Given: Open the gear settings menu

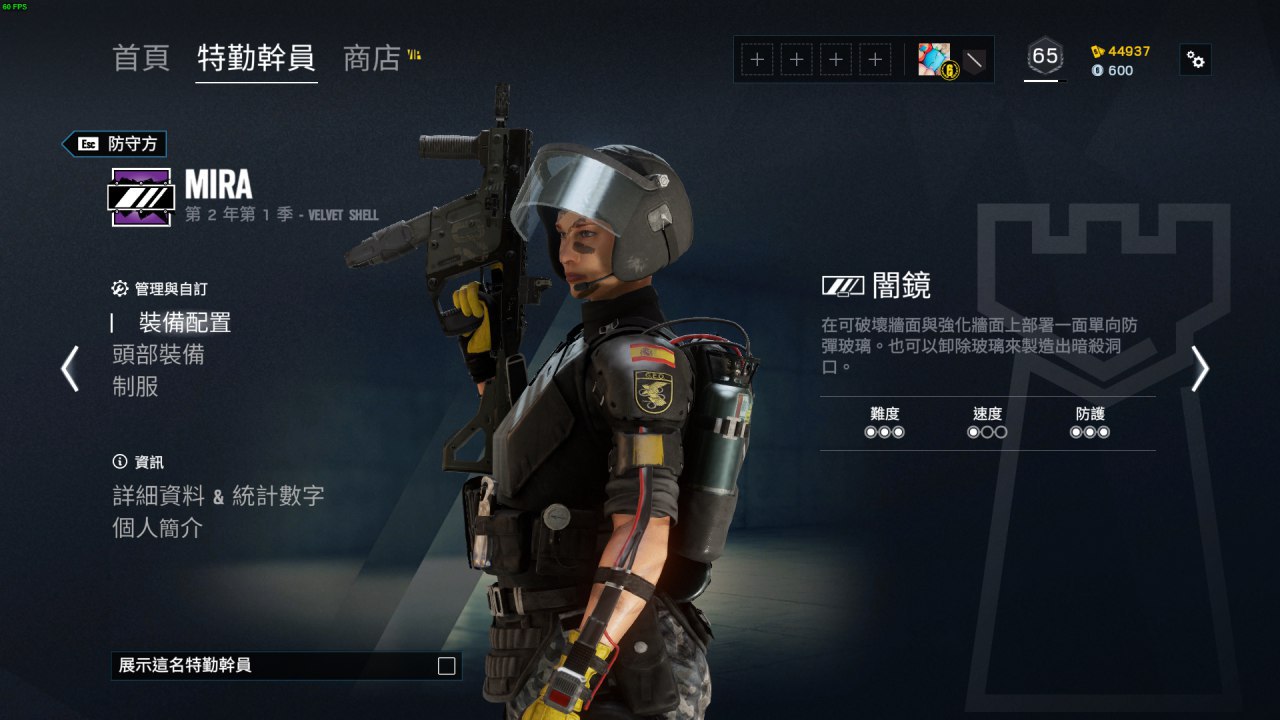Looking at the screenshot, I should click(x=1196, y=60).
